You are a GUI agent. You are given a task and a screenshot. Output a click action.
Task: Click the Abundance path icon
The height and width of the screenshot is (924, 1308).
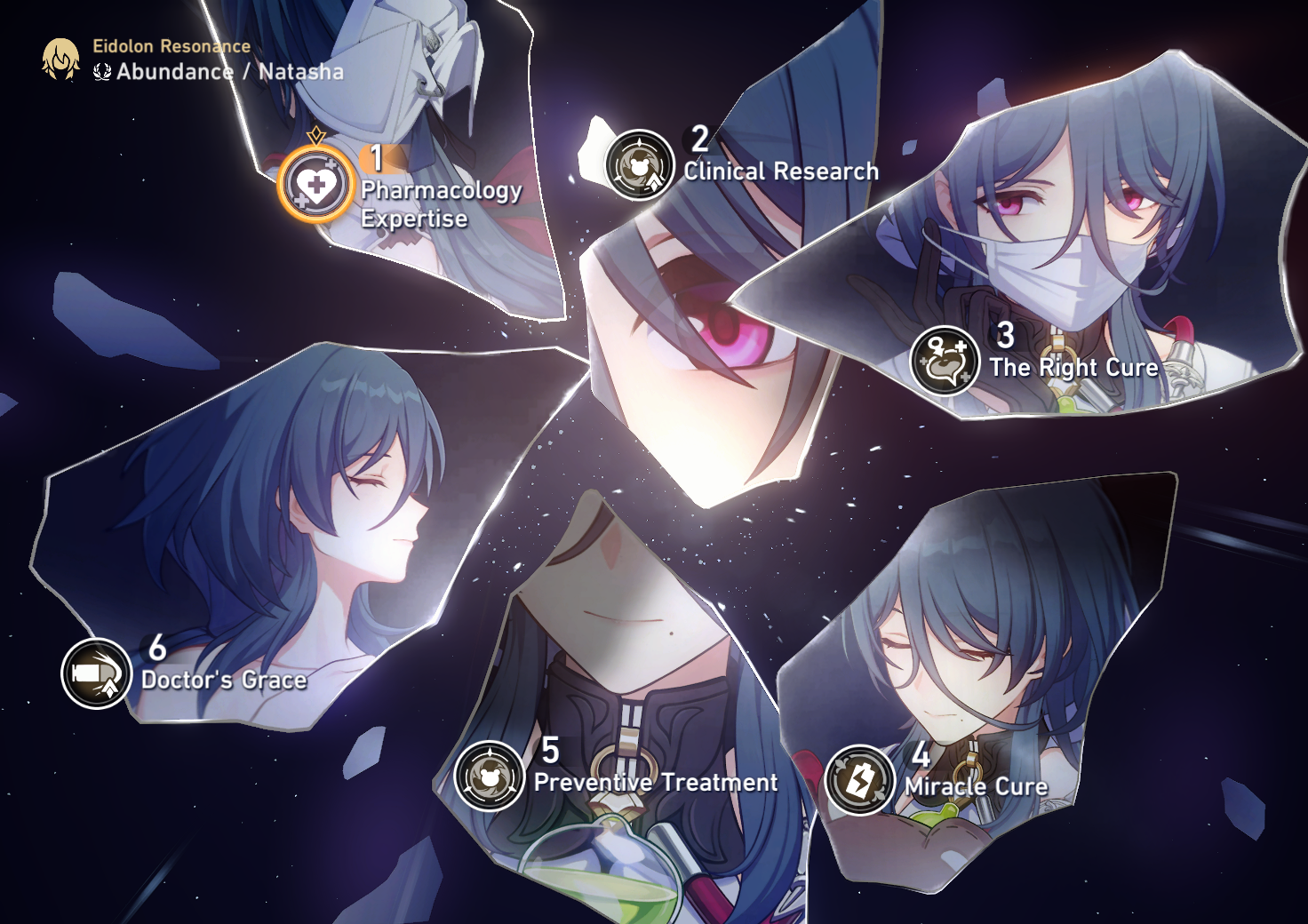coord(100,75)
